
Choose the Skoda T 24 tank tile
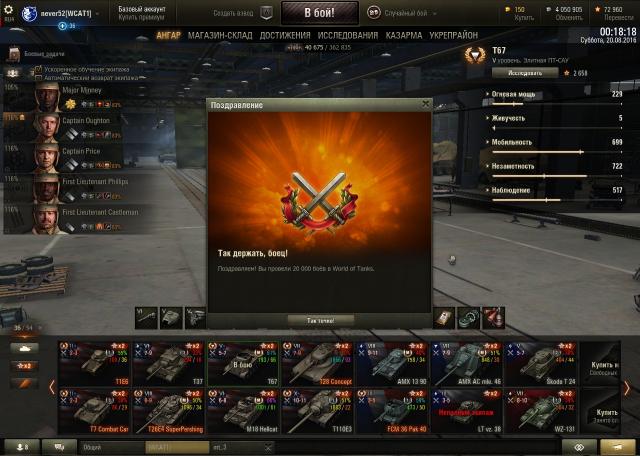pos(541,364)
